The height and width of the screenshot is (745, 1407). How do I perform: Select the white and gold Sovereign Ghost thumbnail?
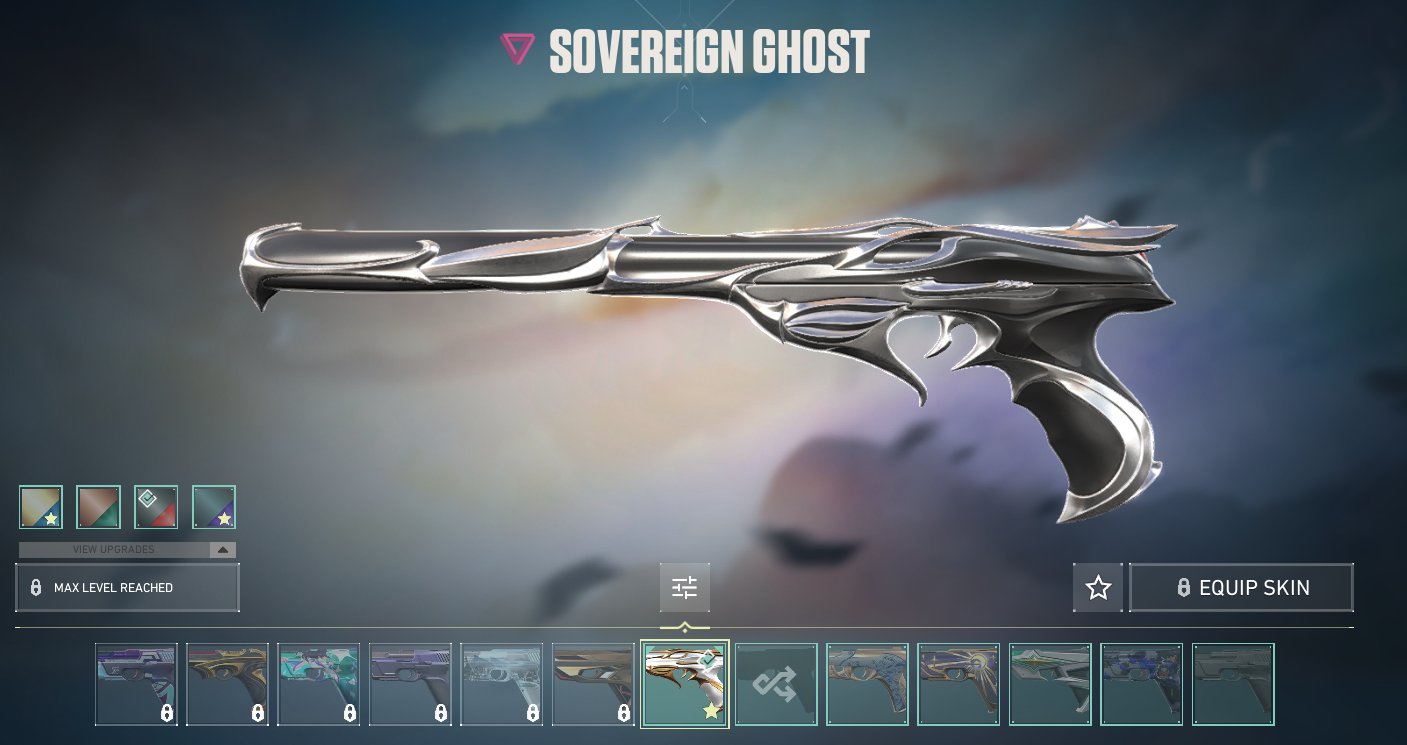click(x=685, y=684)
